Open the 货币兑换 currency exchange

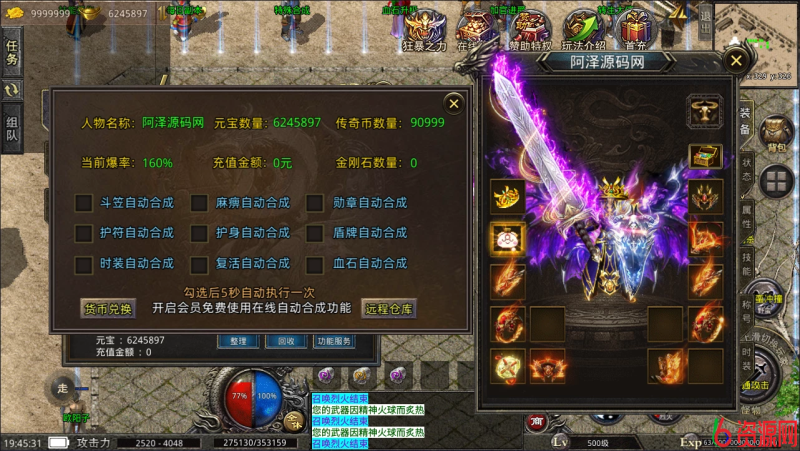point(106,309)
